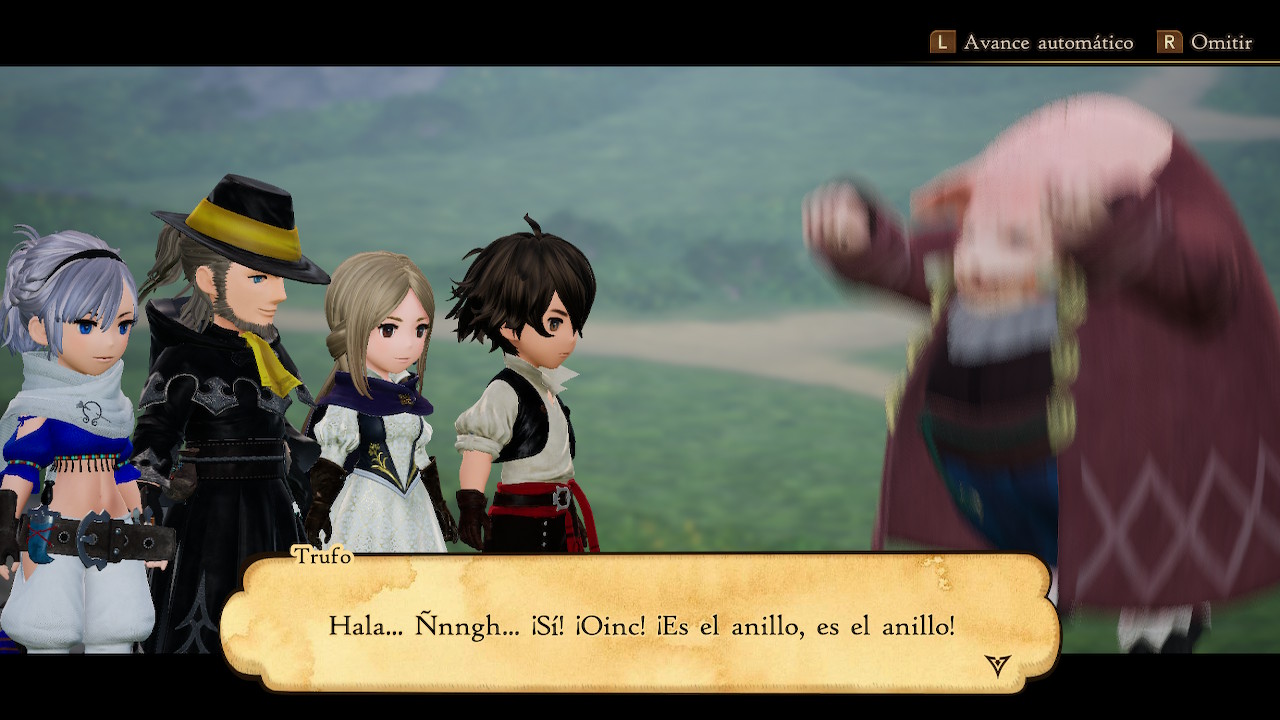Choose Omitir to skip the cutscene
Viewport: 1280px width, 720px height.
[1205, 42]
